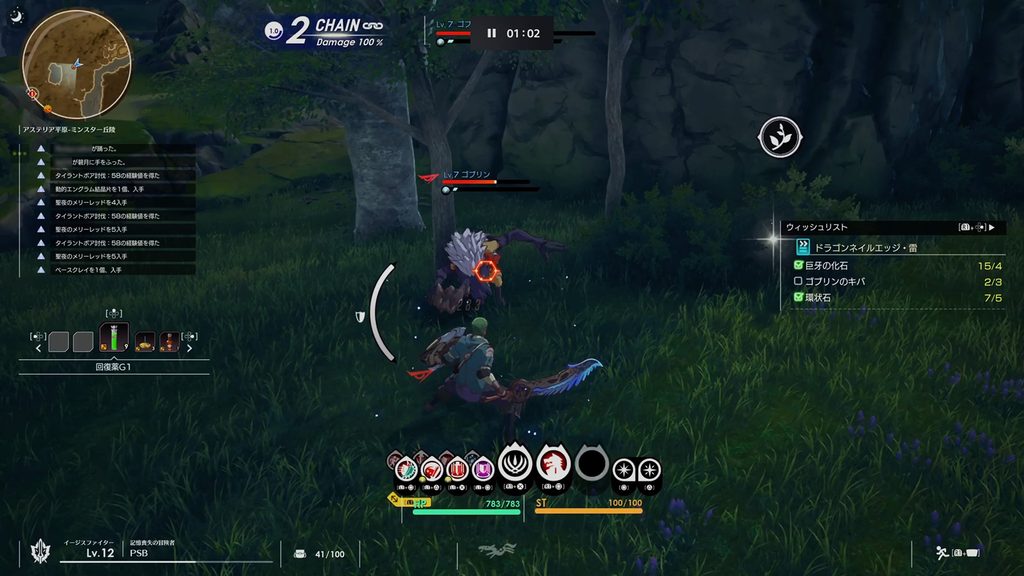This screenshot has height=576, width=1024.
Task: Activate the red beast head skill
Action: pyautogui.click(x=550, y=464)
